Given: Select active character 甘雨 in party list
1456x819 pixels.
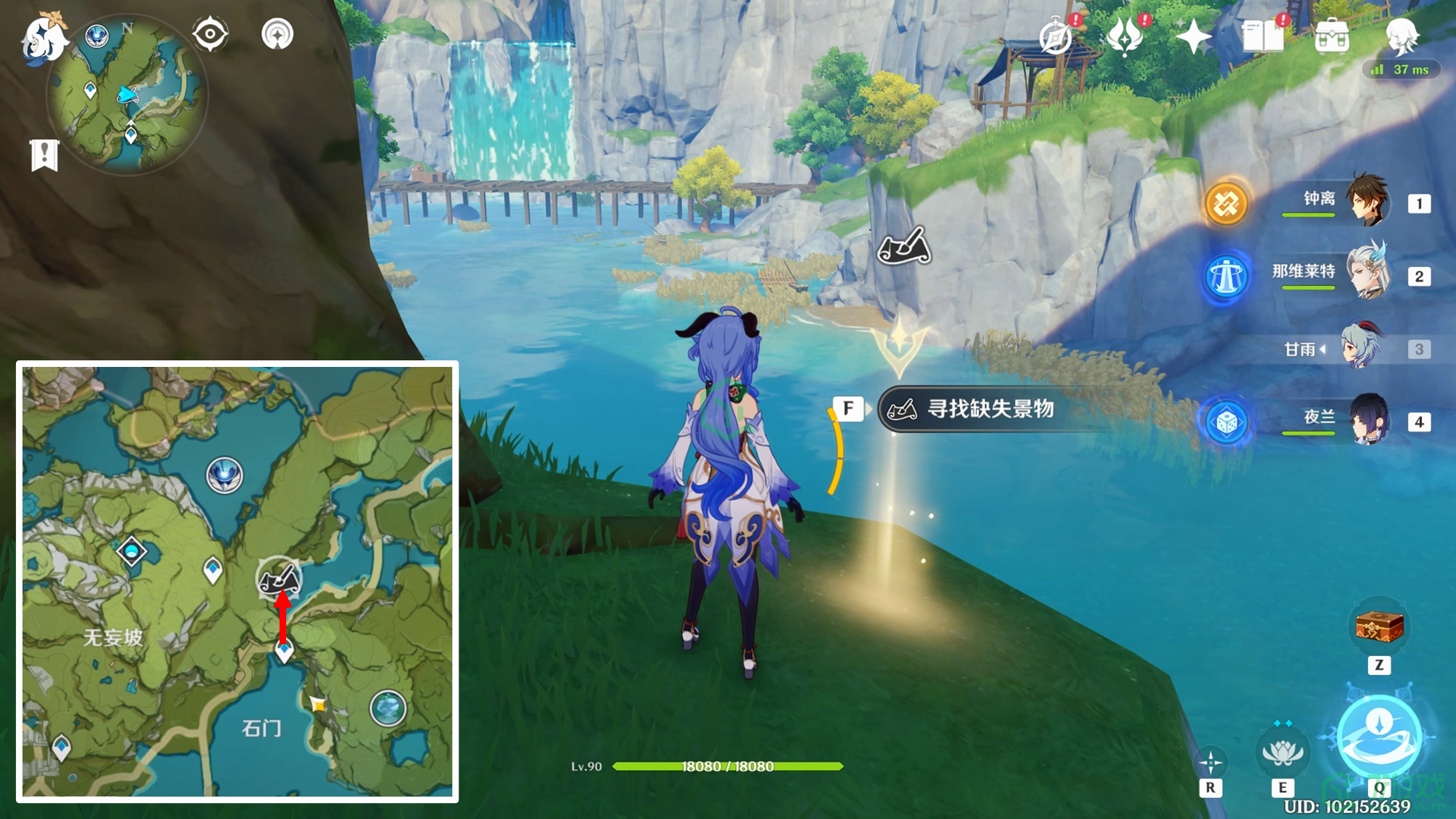Looking at the screenshot, I should (1354, 347).
